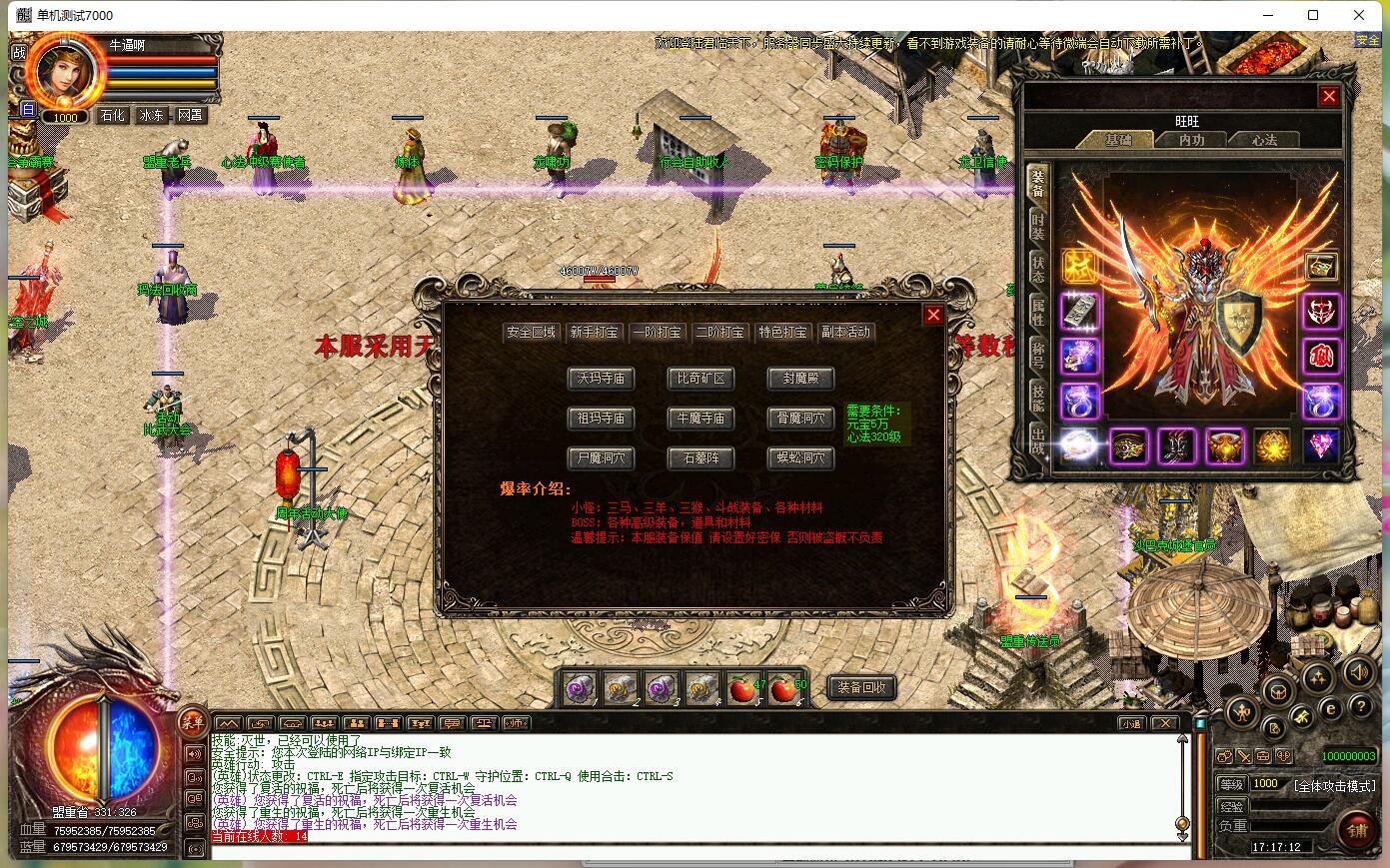Close the teleport map dialog

[933, 315]
